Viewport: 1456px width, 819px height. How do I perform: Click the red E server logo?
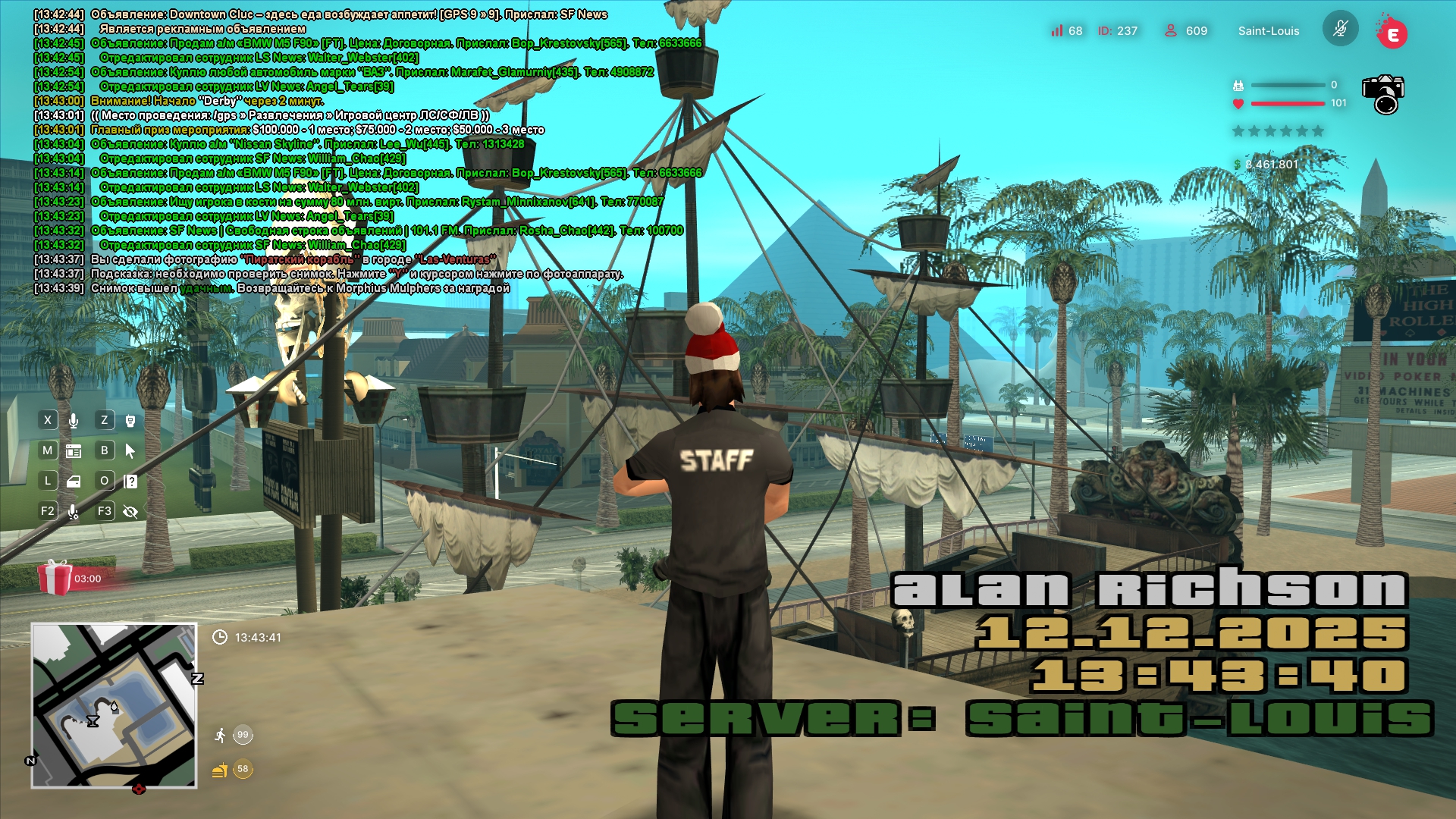pos(1392,33)
